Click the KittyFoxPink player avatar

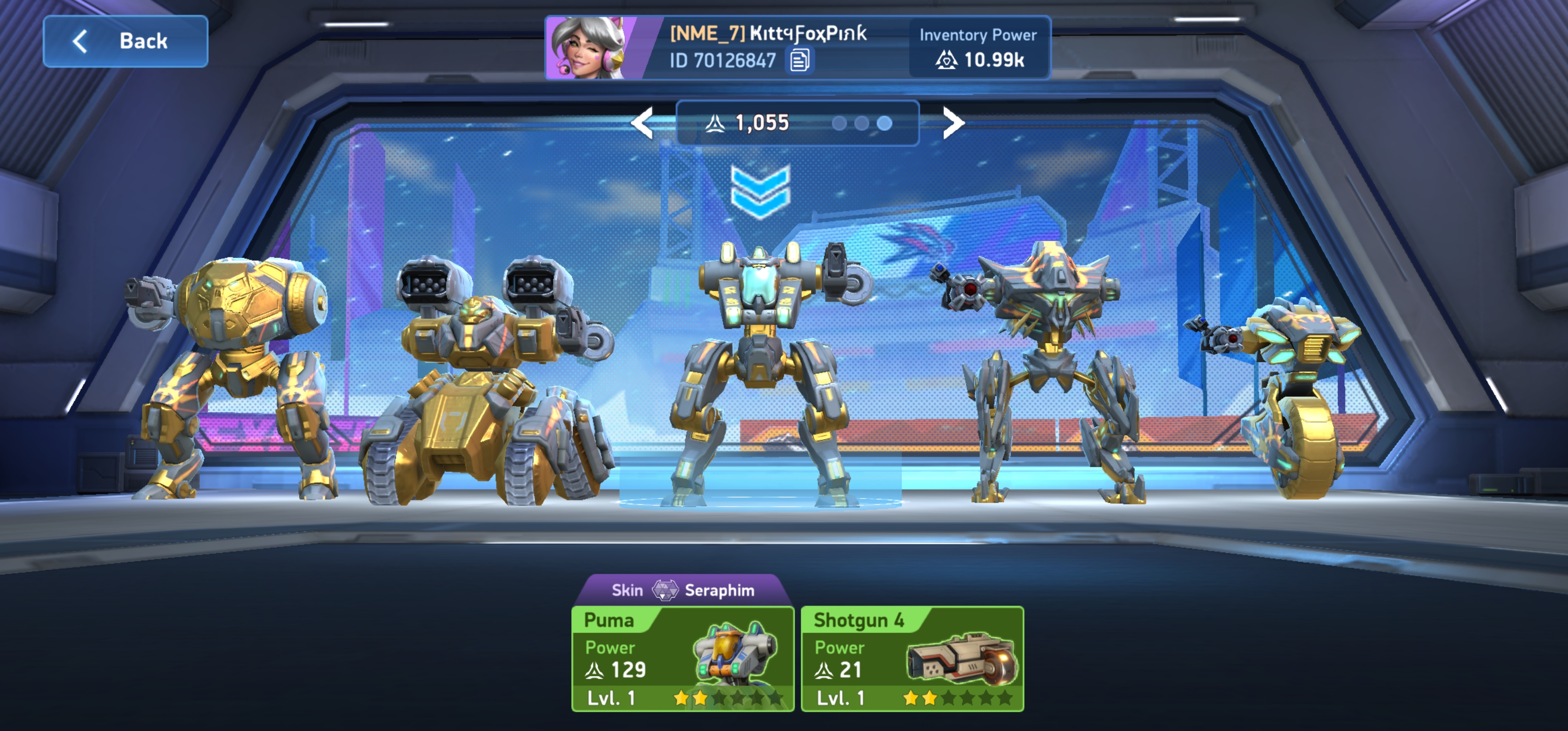tap(588, 48)
